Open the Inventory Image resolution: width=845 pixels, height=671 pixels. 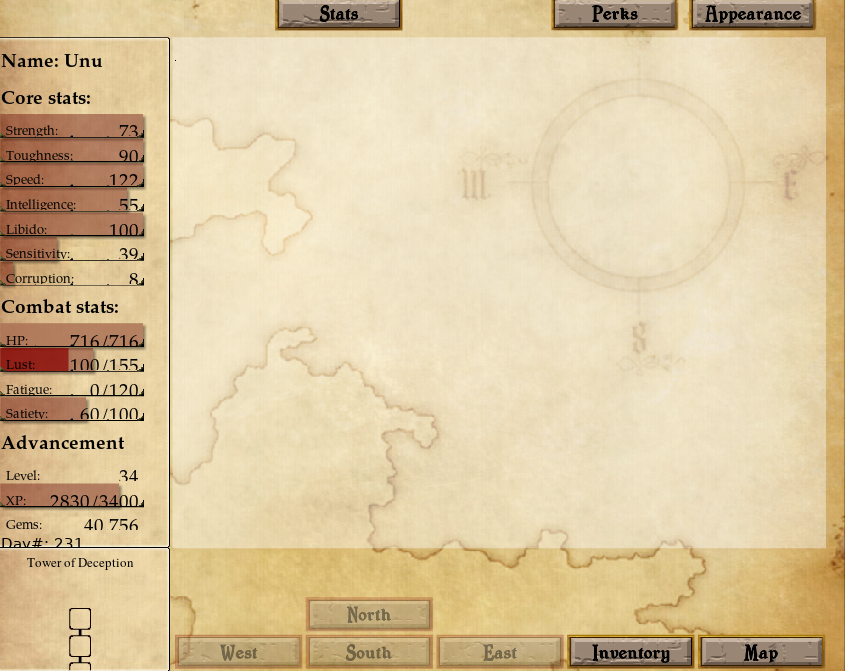630,653
